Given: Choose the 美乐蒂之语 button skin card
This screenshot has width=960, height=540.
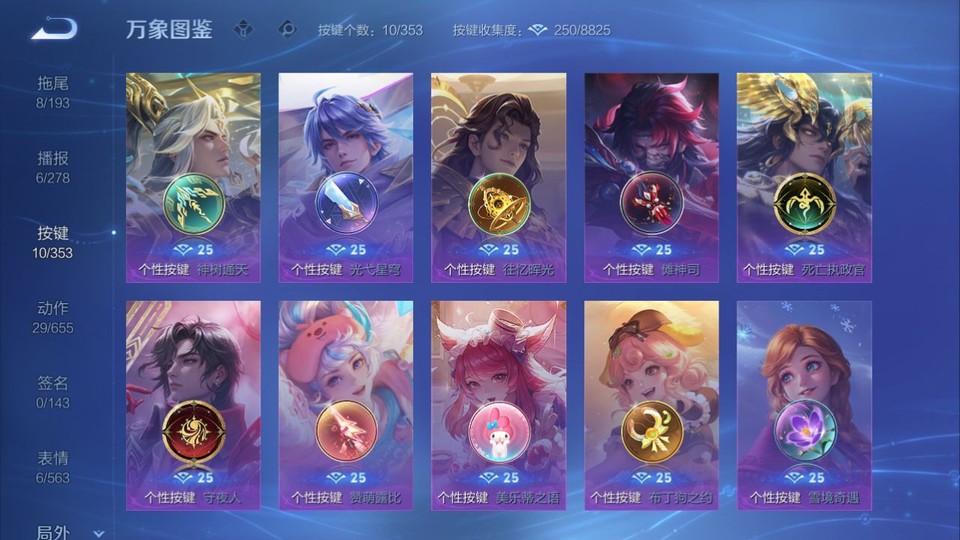Looking at the screenshot, I should pos(498,405).
